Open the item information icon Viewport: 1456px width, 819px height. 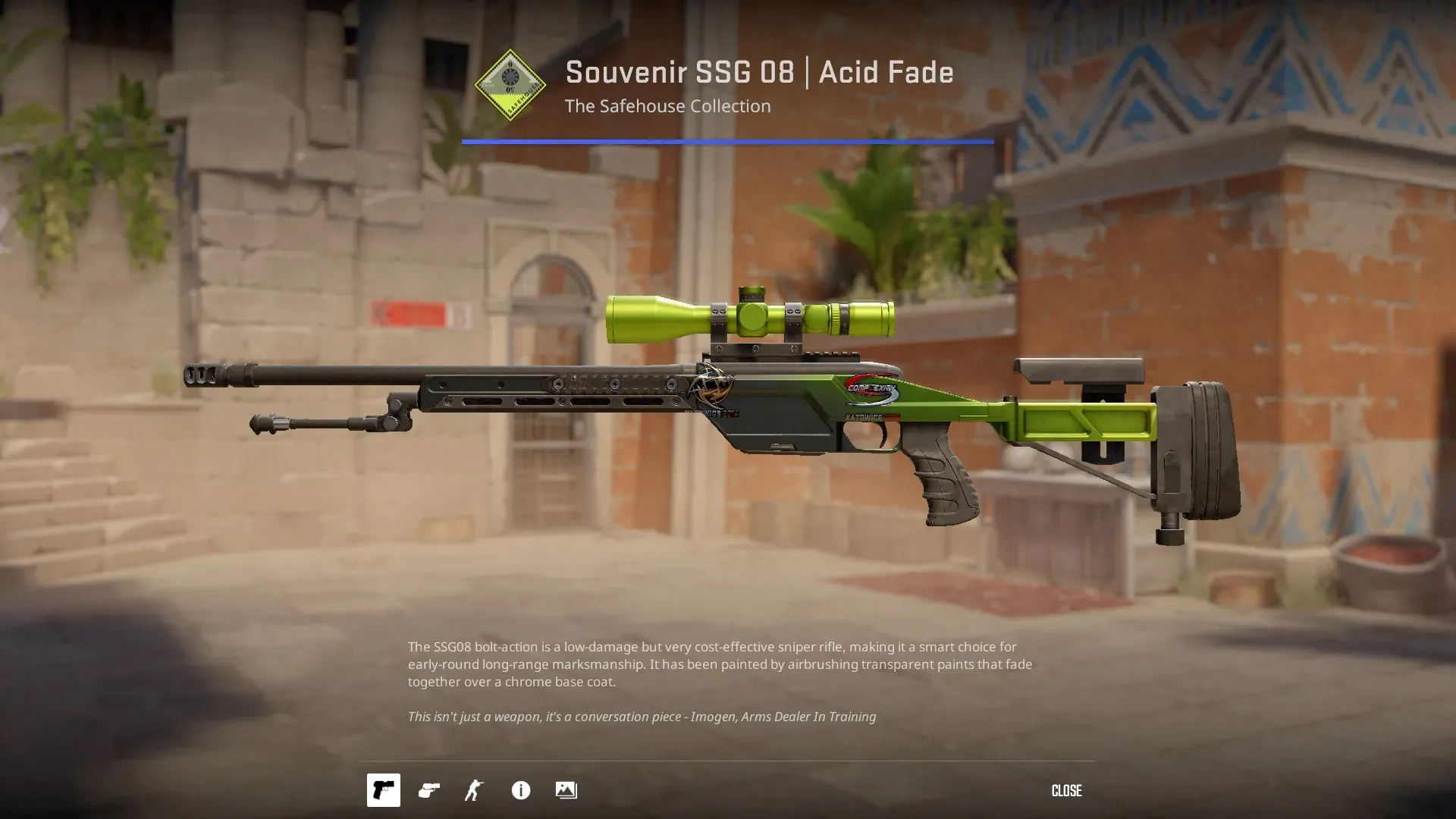click(x=521, y=790)
